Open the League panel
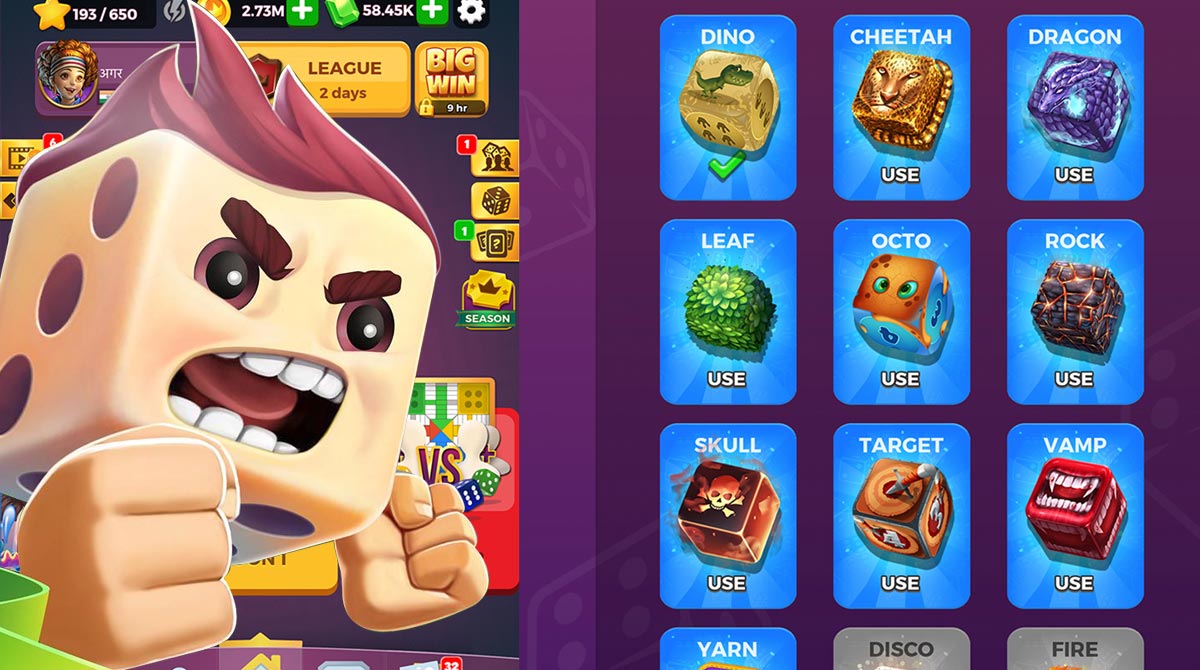The width and height of the screenshot is (1200, 670). (x=343, y=79)
